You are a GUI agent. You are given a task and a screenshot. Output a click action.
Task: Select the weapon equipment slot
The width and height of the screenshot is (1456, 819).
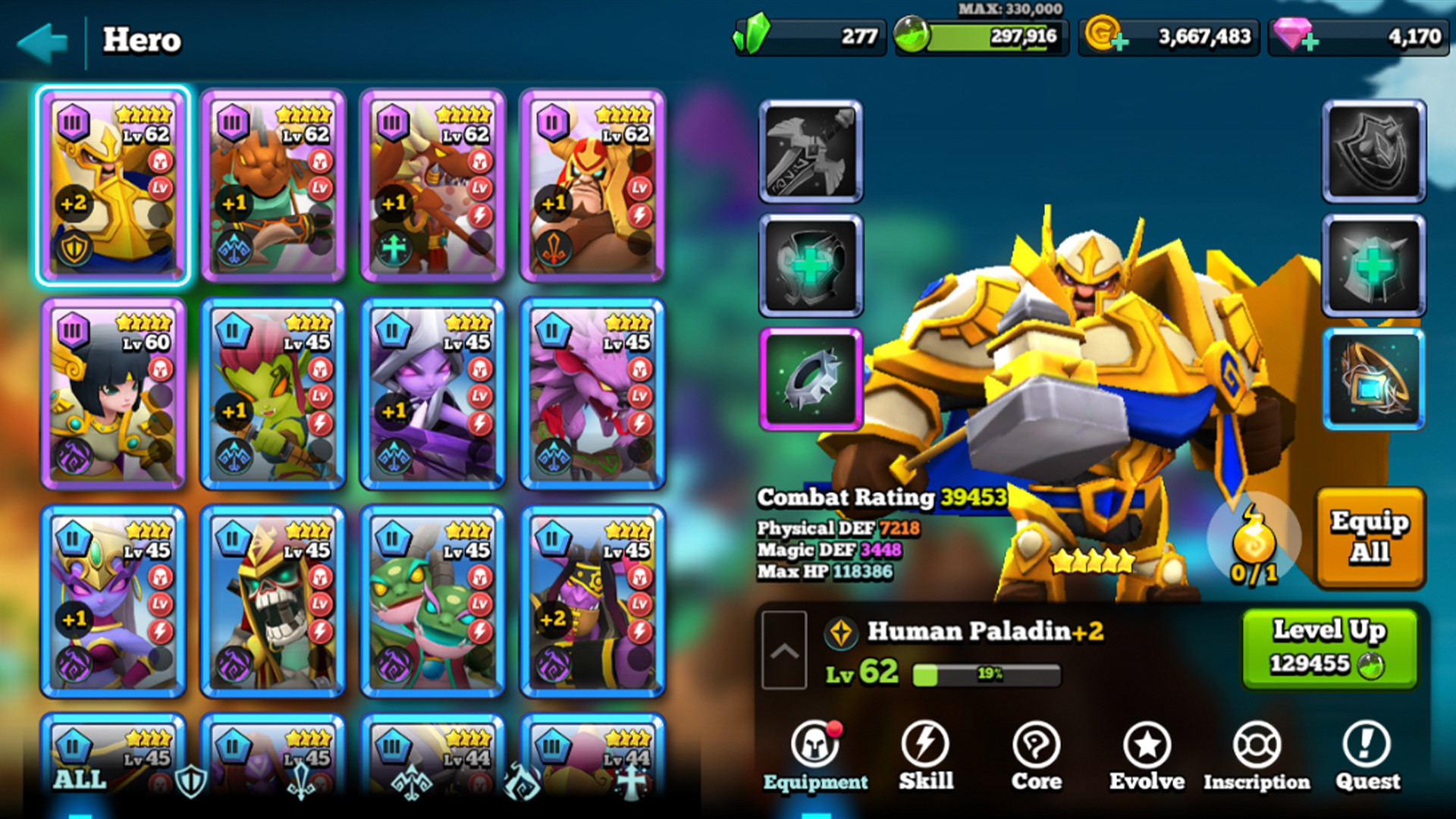(810, 154)
